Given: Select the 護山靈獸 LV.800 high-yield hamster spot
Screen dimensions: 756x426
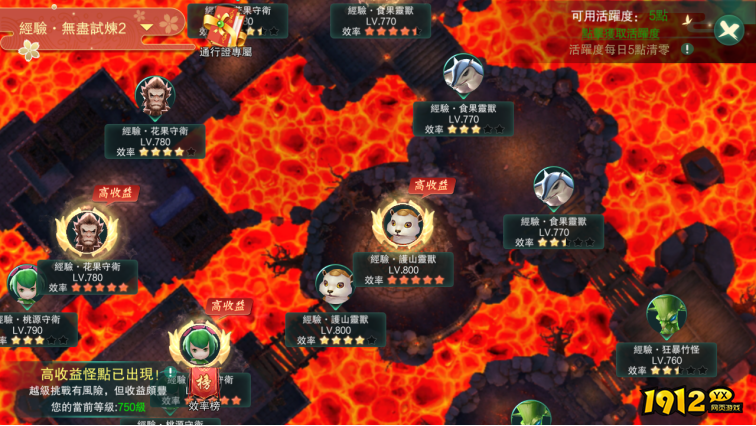Looking at the screenshot, I should (x=402, y=226).
